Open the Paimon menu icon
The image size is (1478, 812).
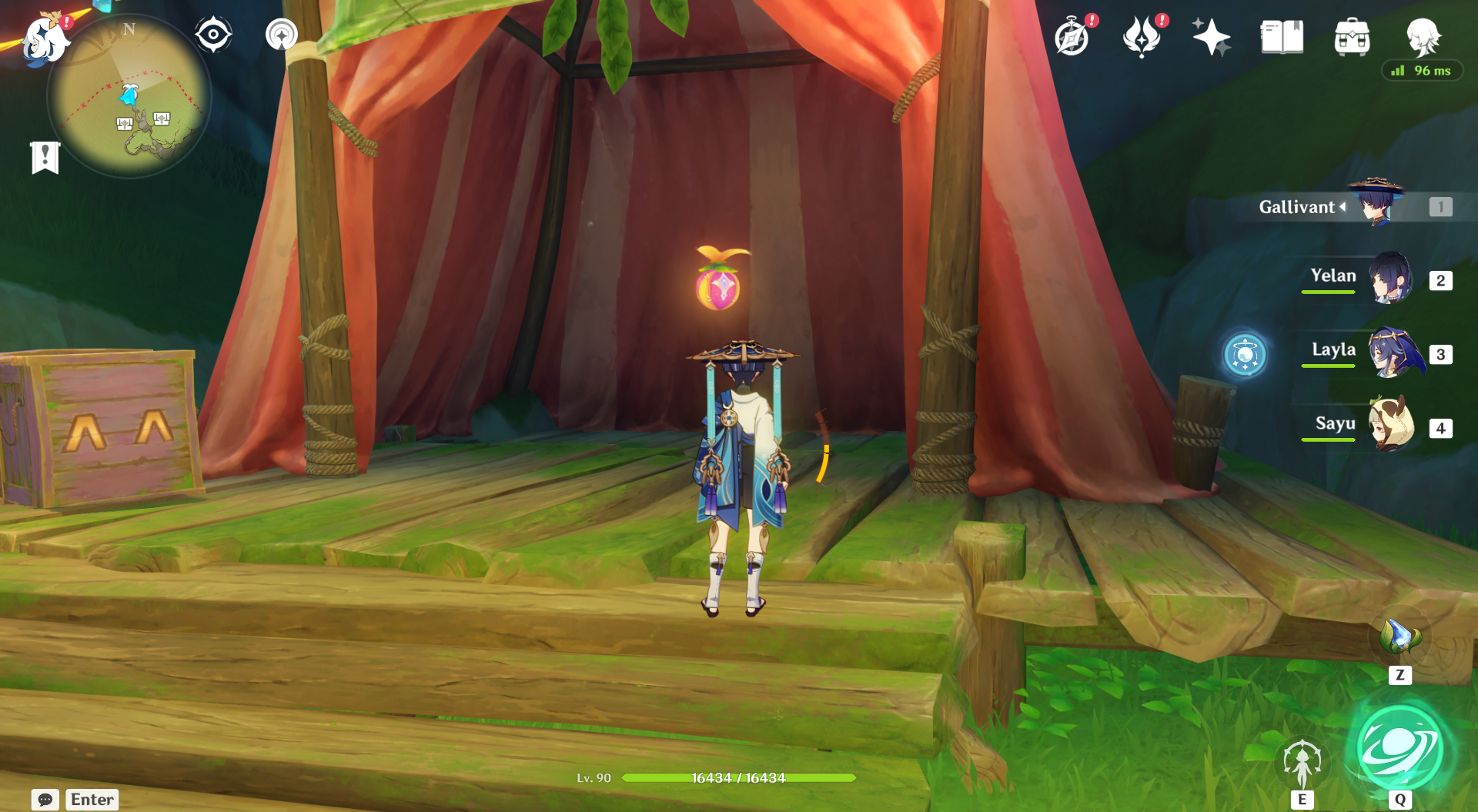click(x=45, y=38)
